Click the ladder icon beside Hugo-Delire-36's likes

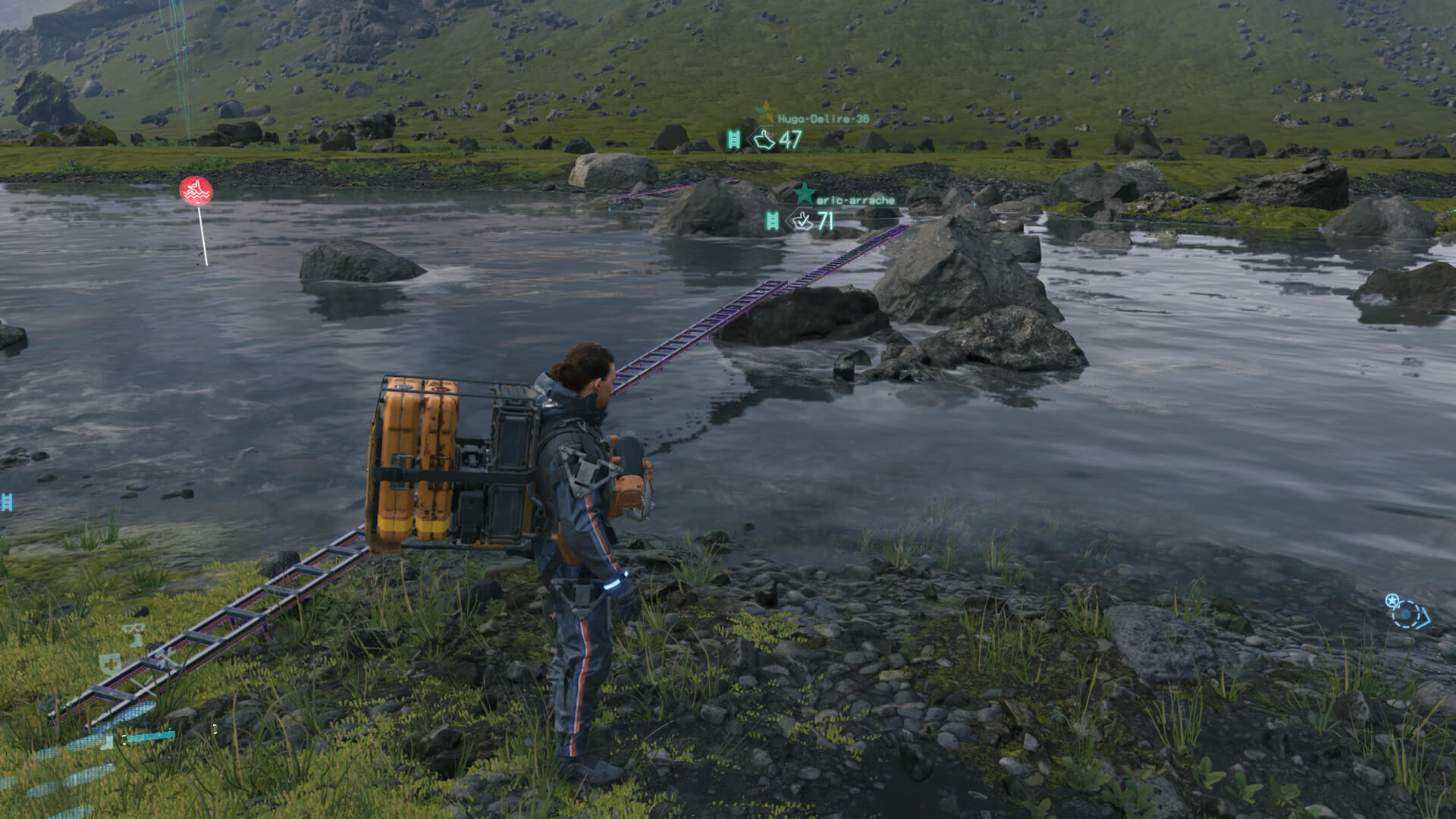click(x=733, y=140)
